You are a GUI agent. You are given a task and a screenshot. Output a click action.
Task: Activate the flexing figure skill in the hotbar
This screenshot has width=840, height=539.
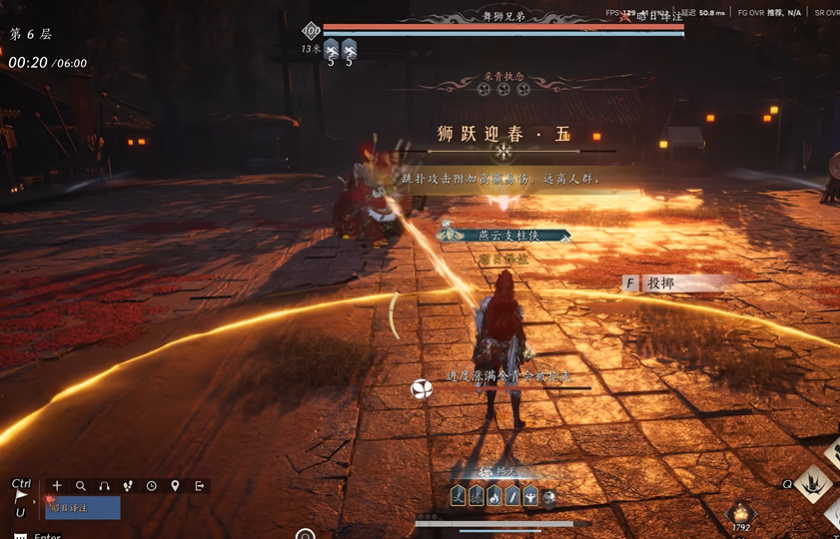tap(530, 496)
